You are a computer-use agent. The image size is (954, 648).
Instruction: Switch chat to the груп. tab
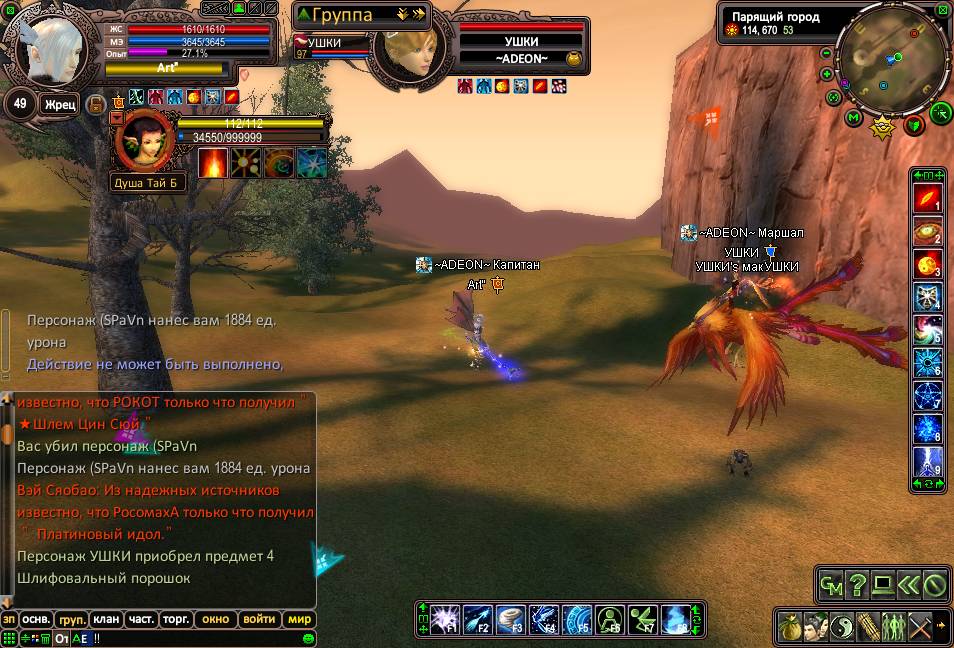coord(70,619)
